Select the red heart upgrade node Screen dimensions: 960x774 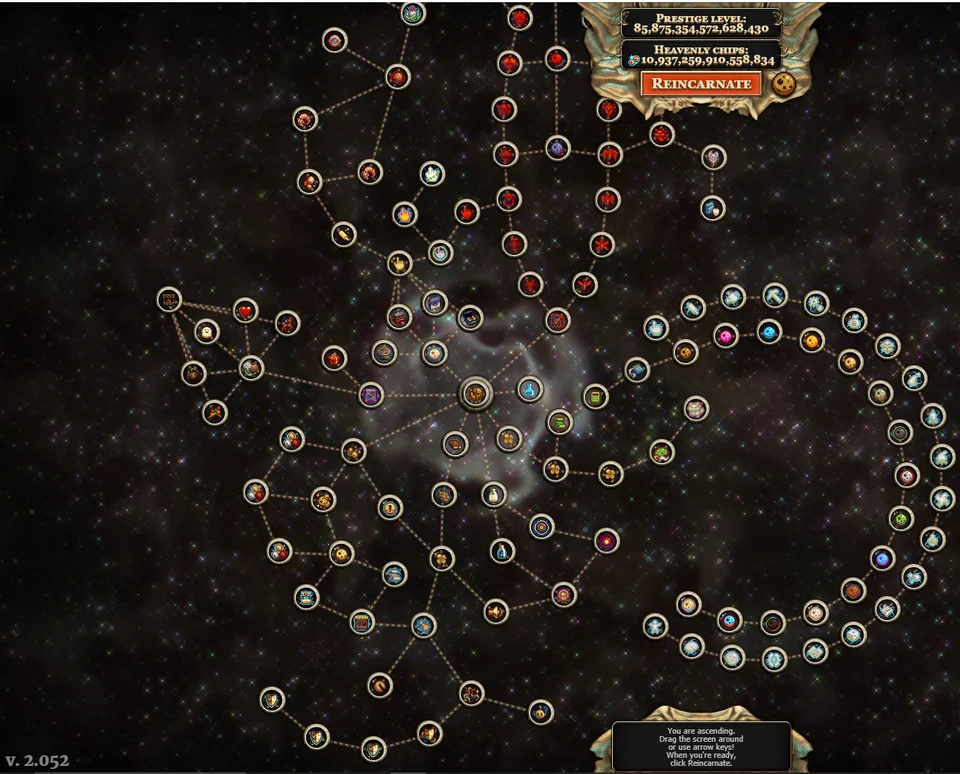(245, 310)
